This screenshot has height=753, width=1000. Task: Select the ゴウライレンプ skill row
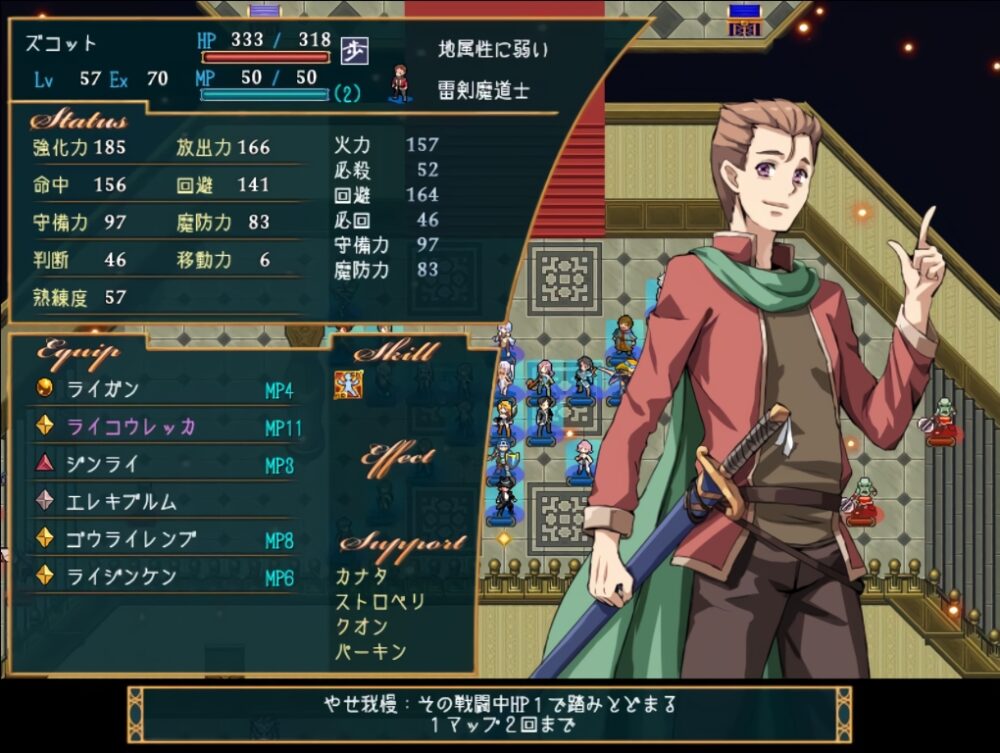coord(130,540)
